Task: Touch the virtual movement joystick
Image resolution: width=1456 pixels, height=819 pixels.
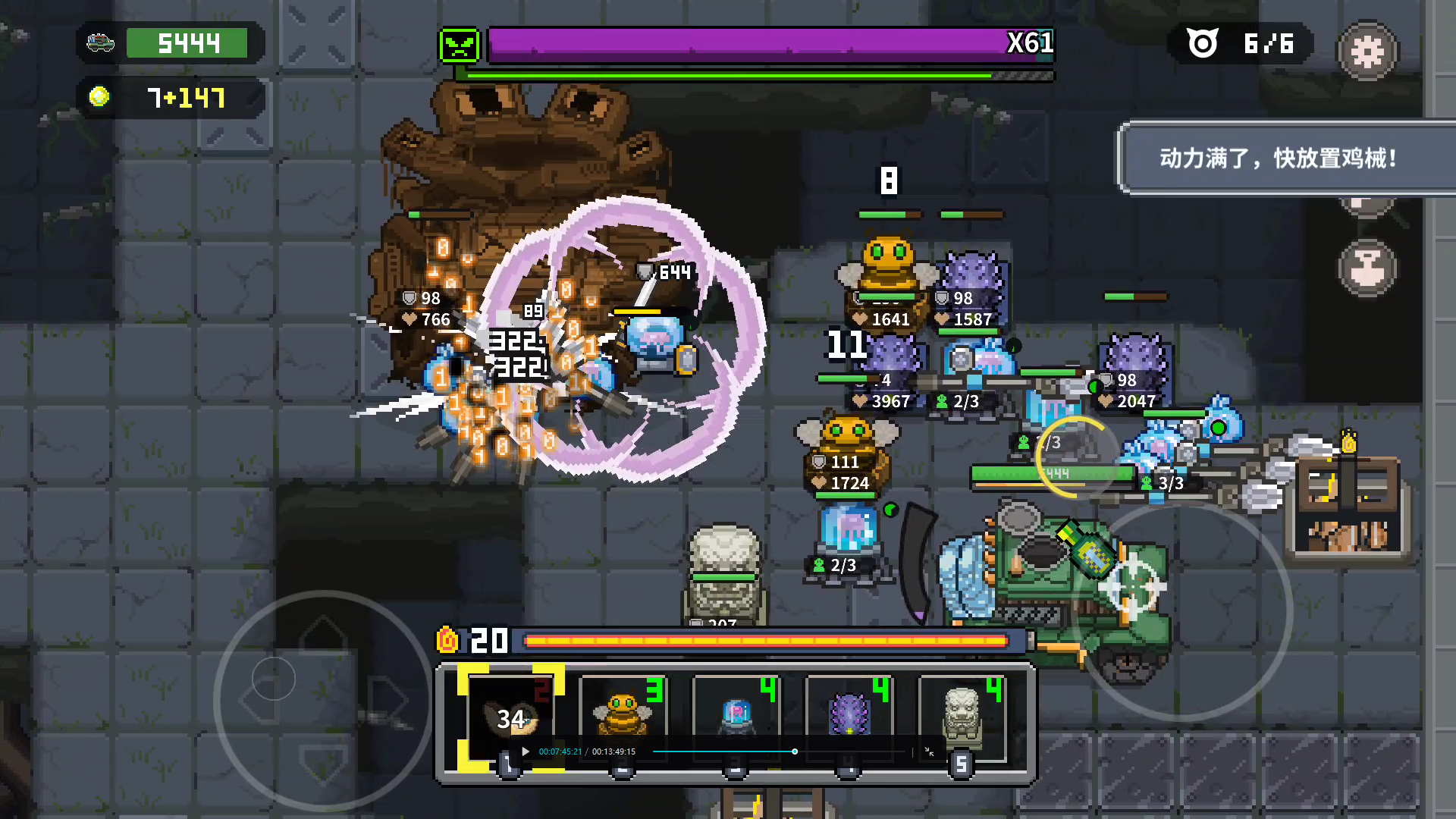Action: 323,699
